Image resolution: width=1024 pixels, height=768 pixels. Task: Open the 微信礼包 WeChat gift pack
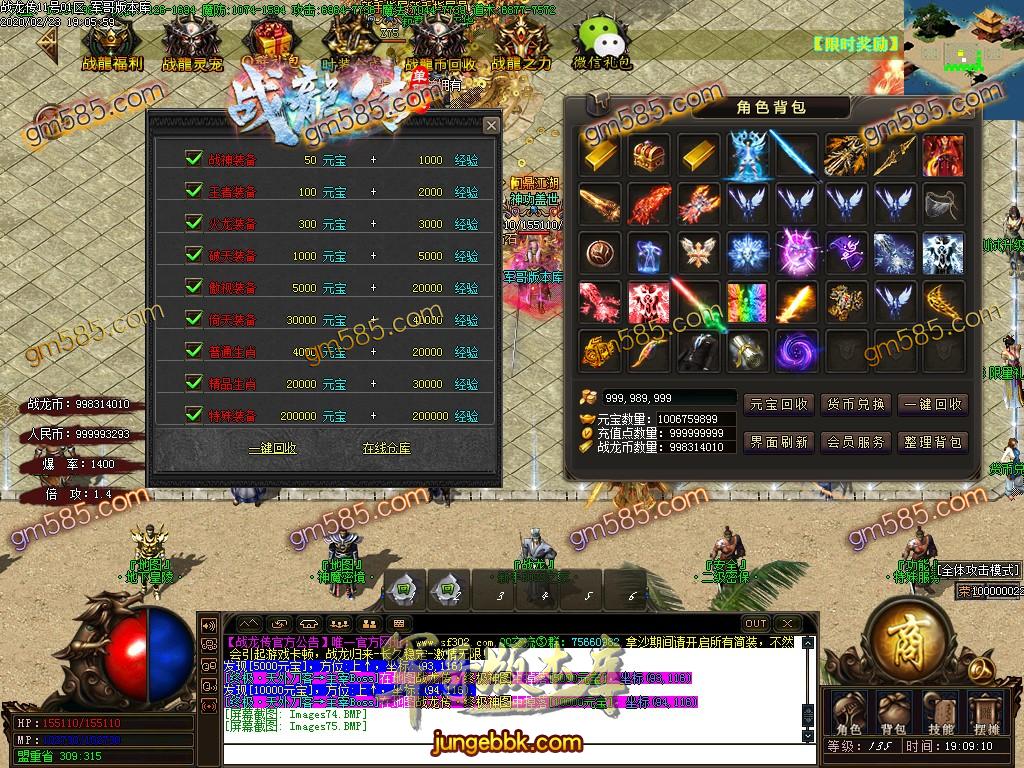pos(601,43)
